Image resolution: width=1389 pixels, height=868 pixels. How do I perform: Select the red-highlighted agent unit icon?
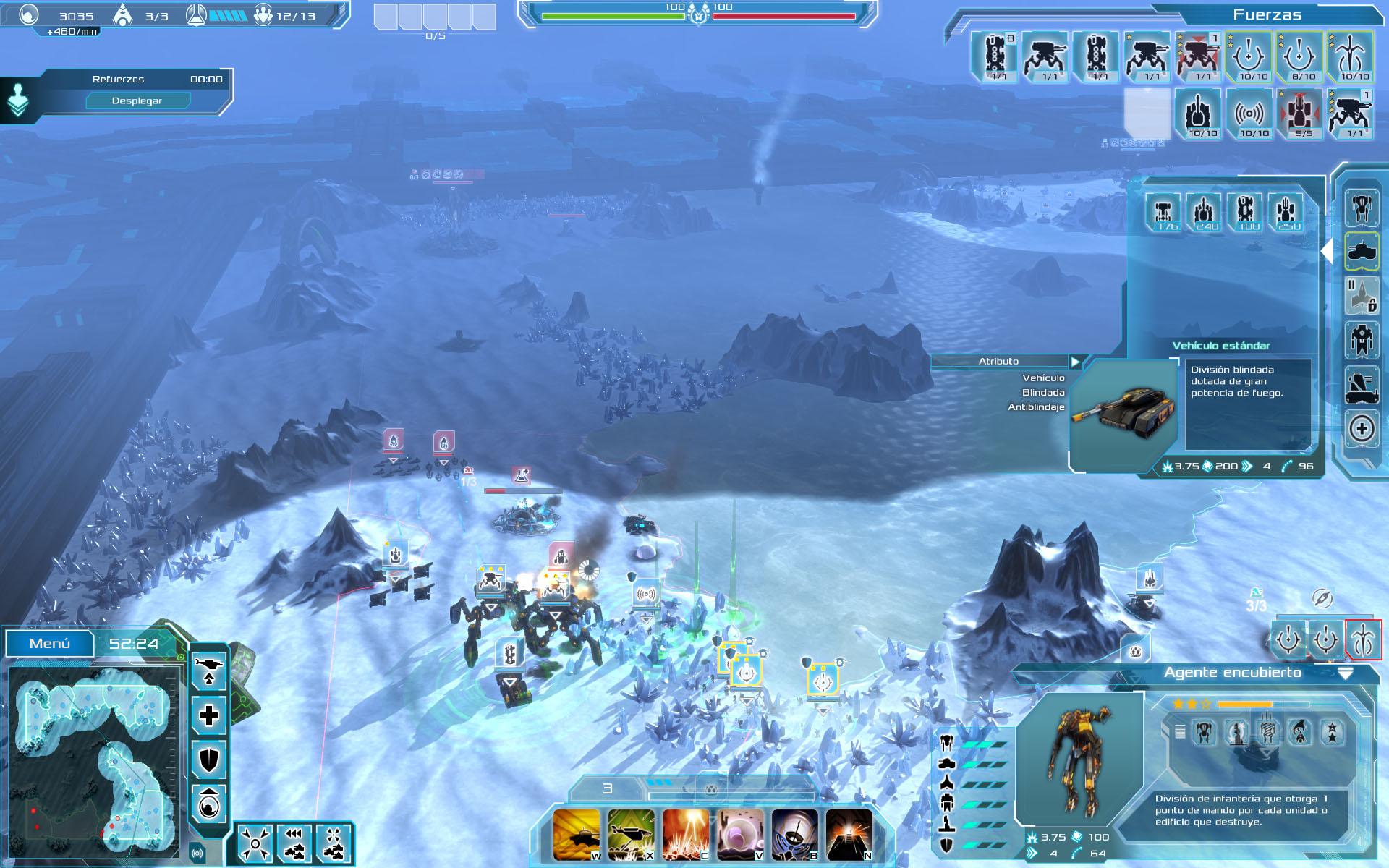pyautogui.click(x=1363, y=640)
